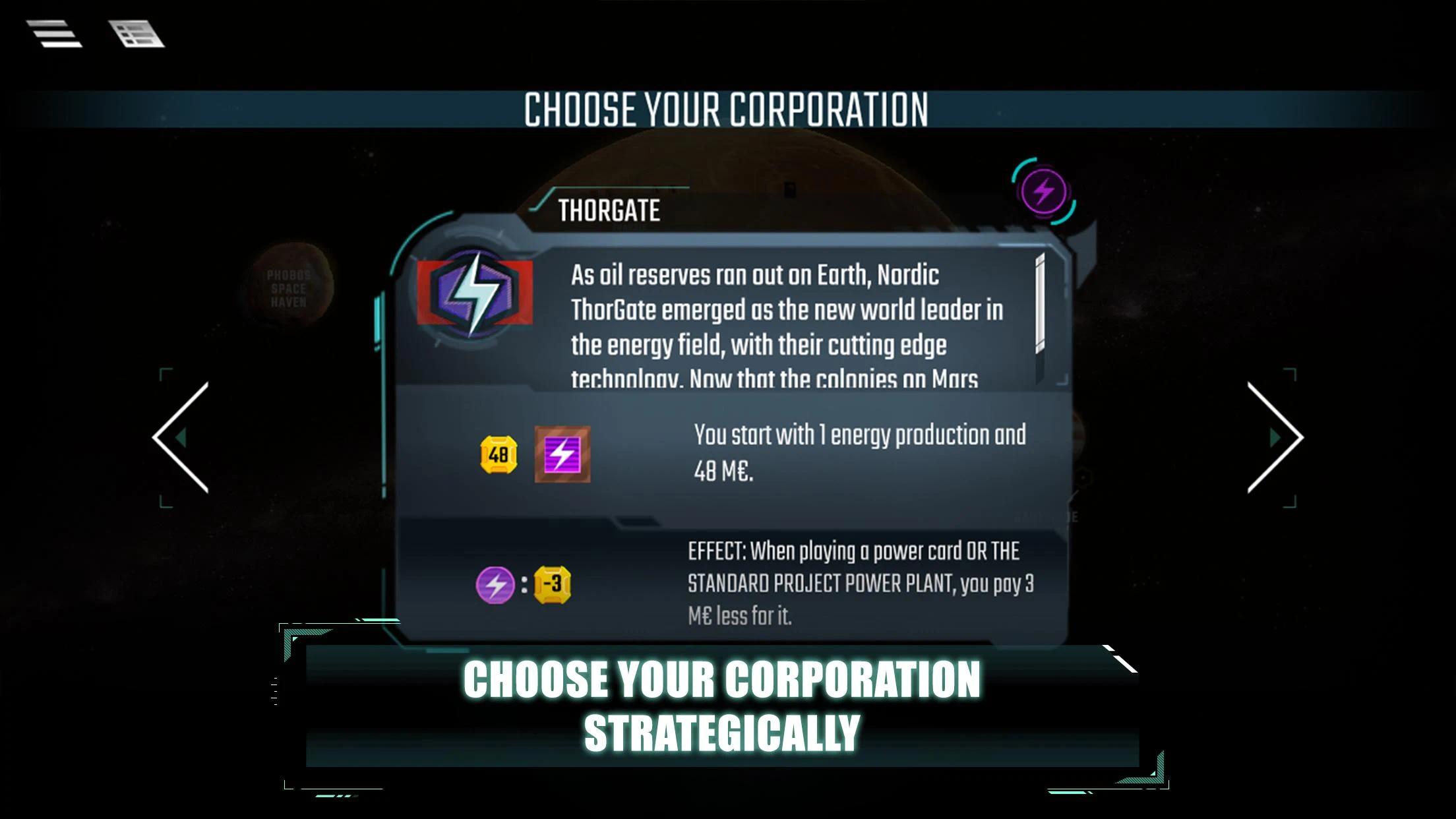This screenshot has height=819, width=1456.
Task: Select the THORGATE title header
Action: (610, 211)
